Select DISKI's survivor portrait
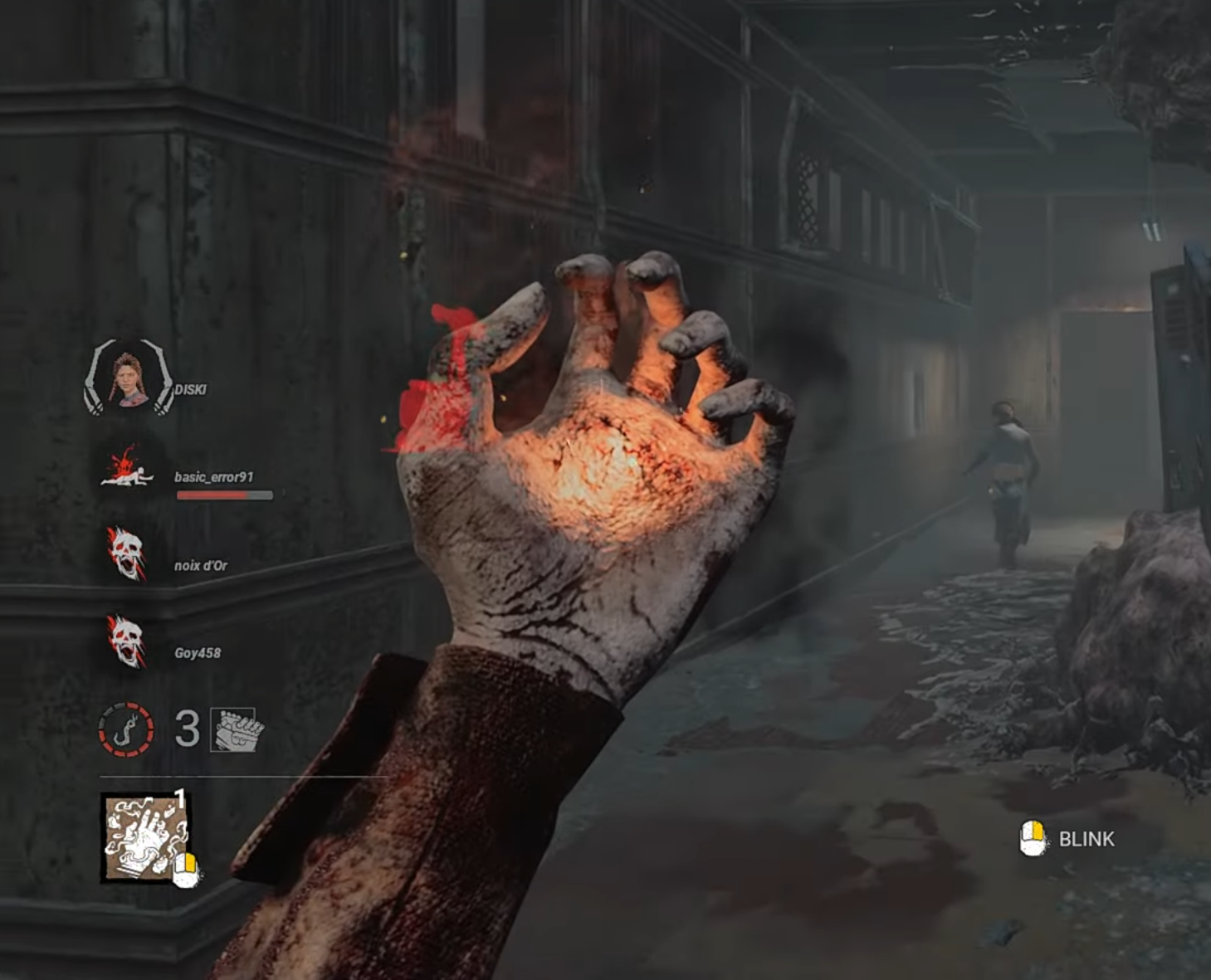This screenshot has width=1211, height=980. click(x=128, y=379)
